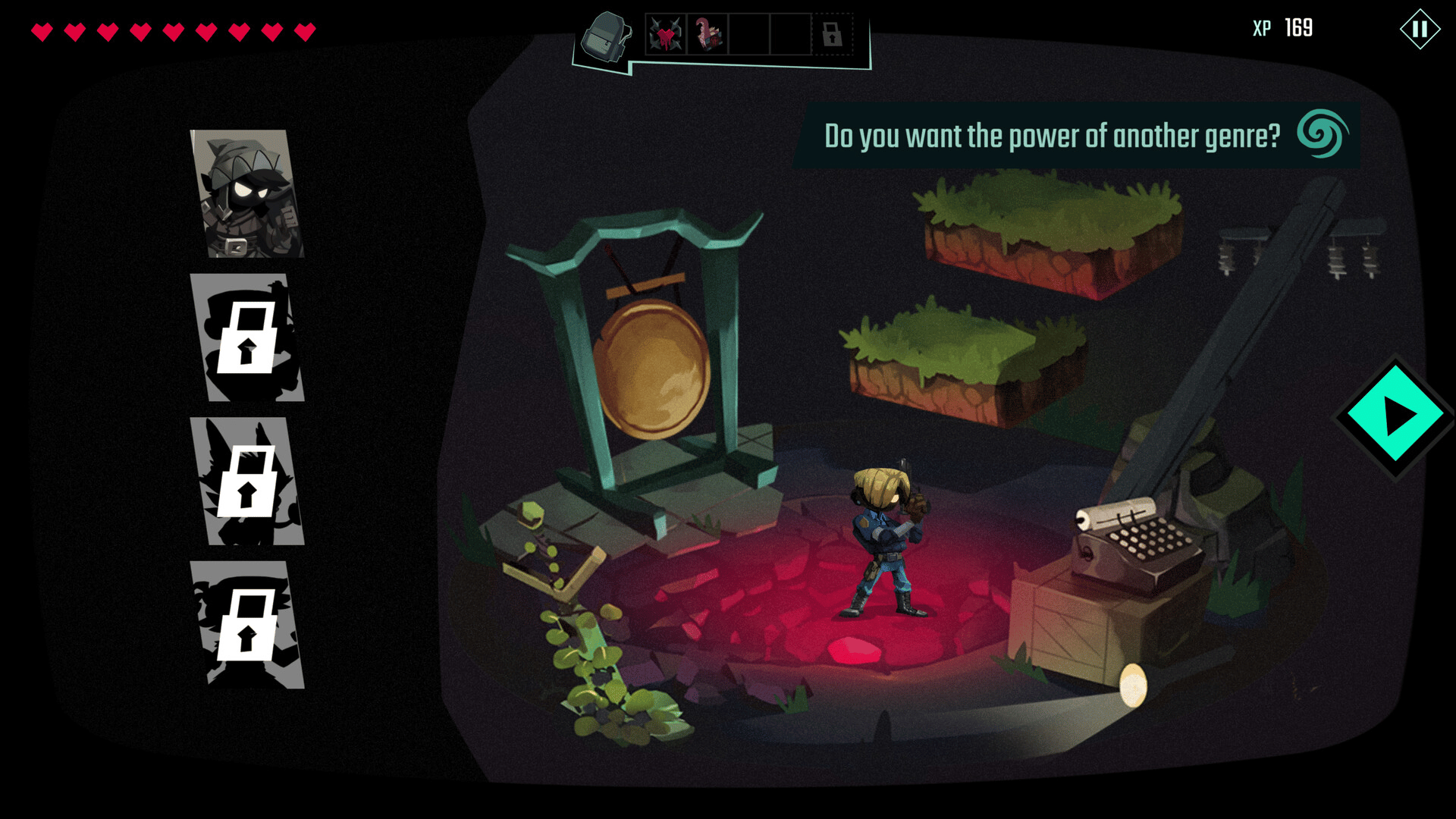Click the teal swirl icon beside the prompt

[x=1322, y=134]
